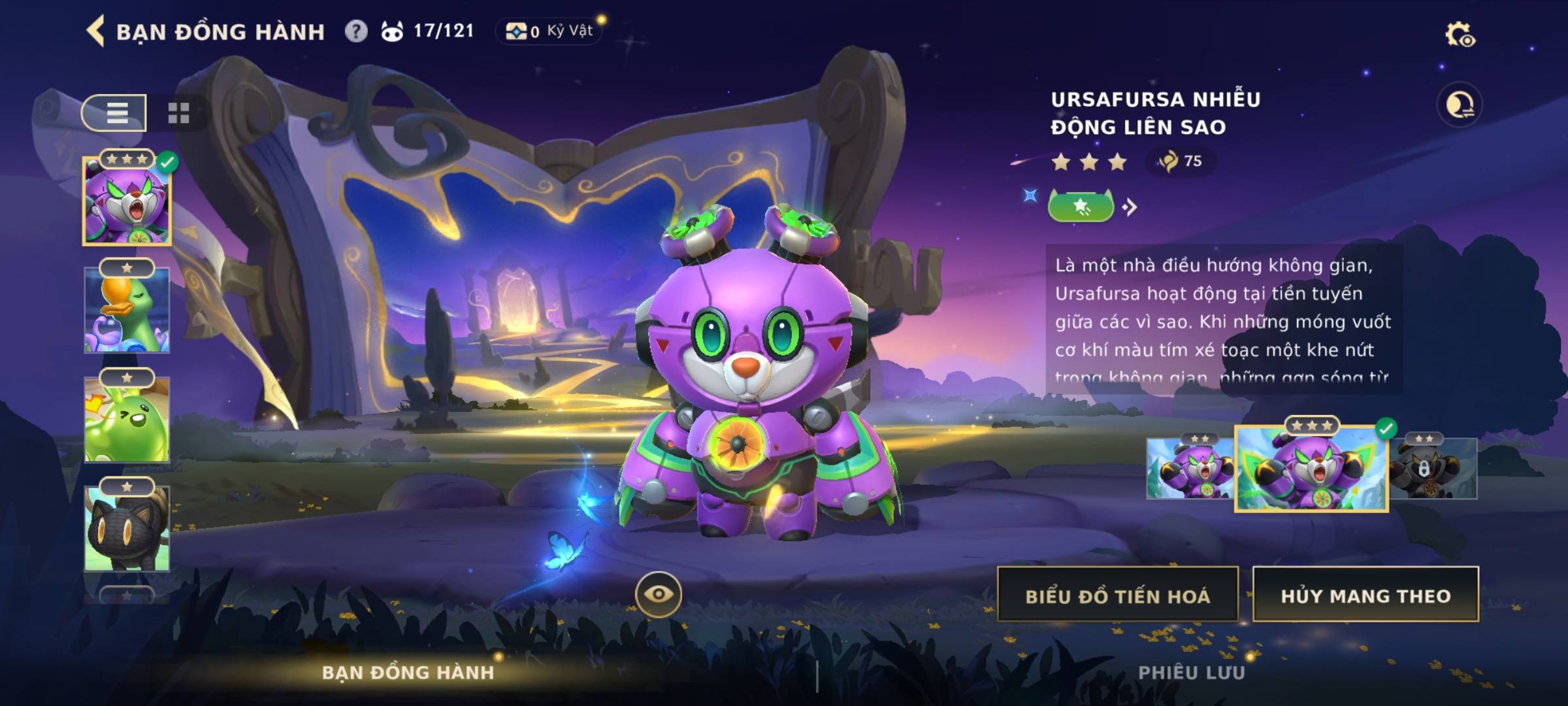Open the gear settings icon

pos(1459,35)
